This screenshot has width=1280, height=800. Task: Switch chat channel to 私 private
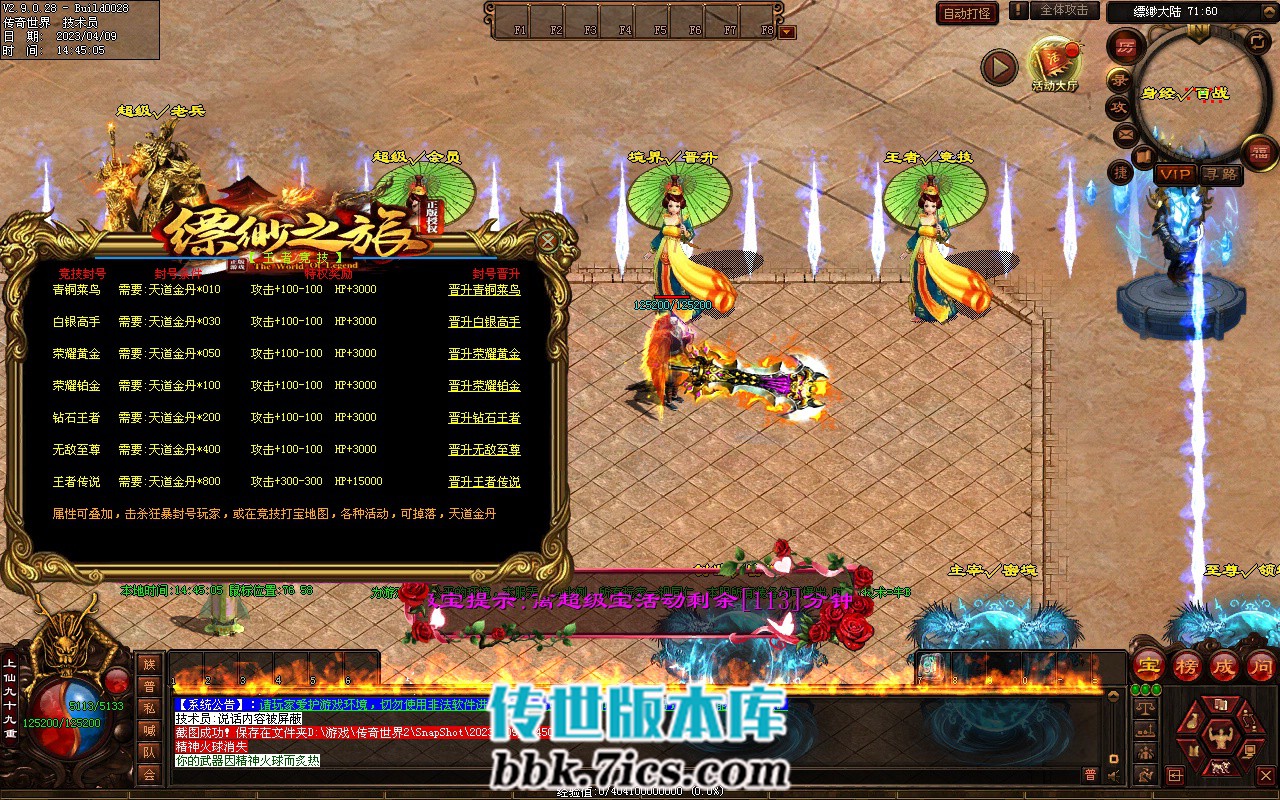[149, 708]
